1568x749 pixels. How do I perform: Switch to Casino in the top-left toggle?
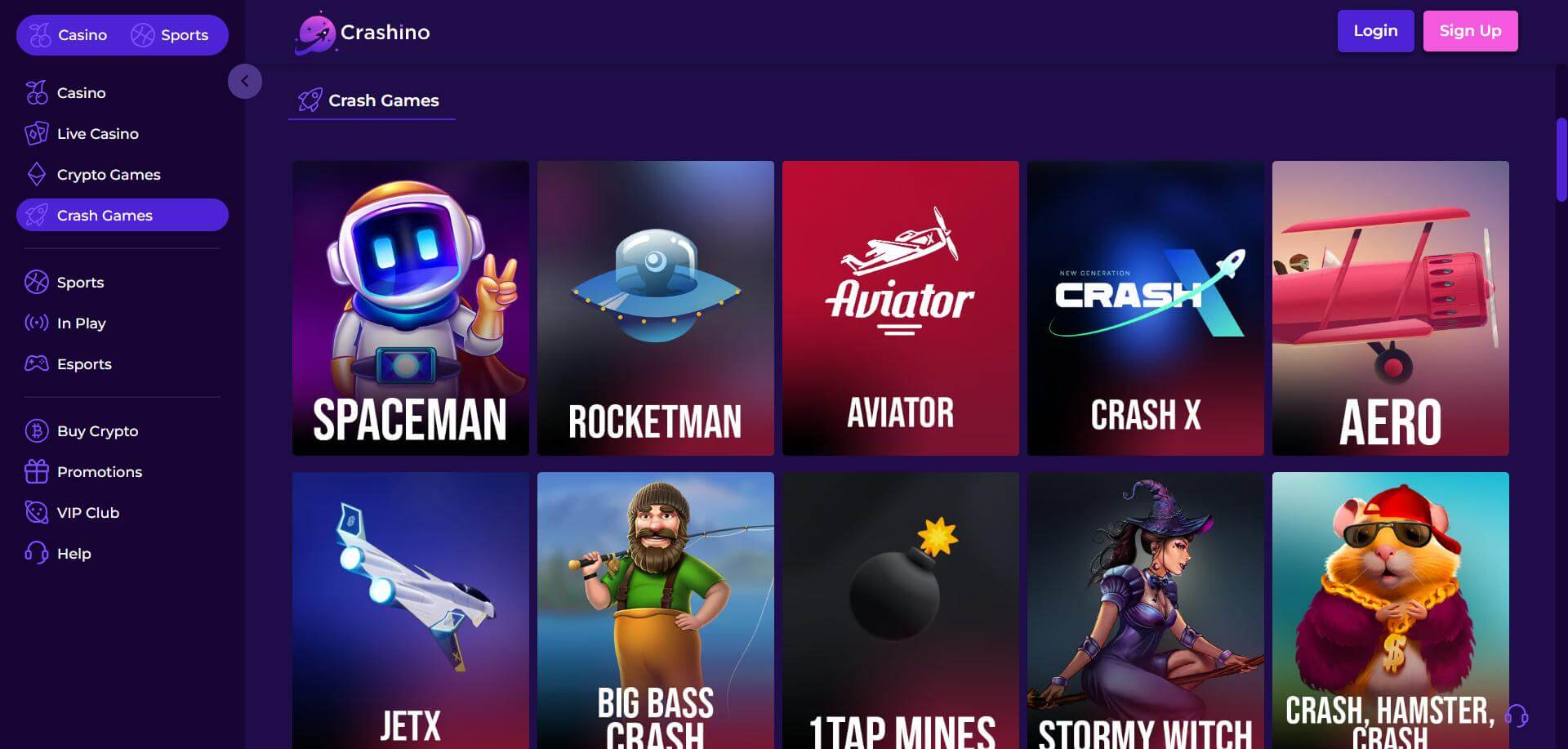point(69,34)
